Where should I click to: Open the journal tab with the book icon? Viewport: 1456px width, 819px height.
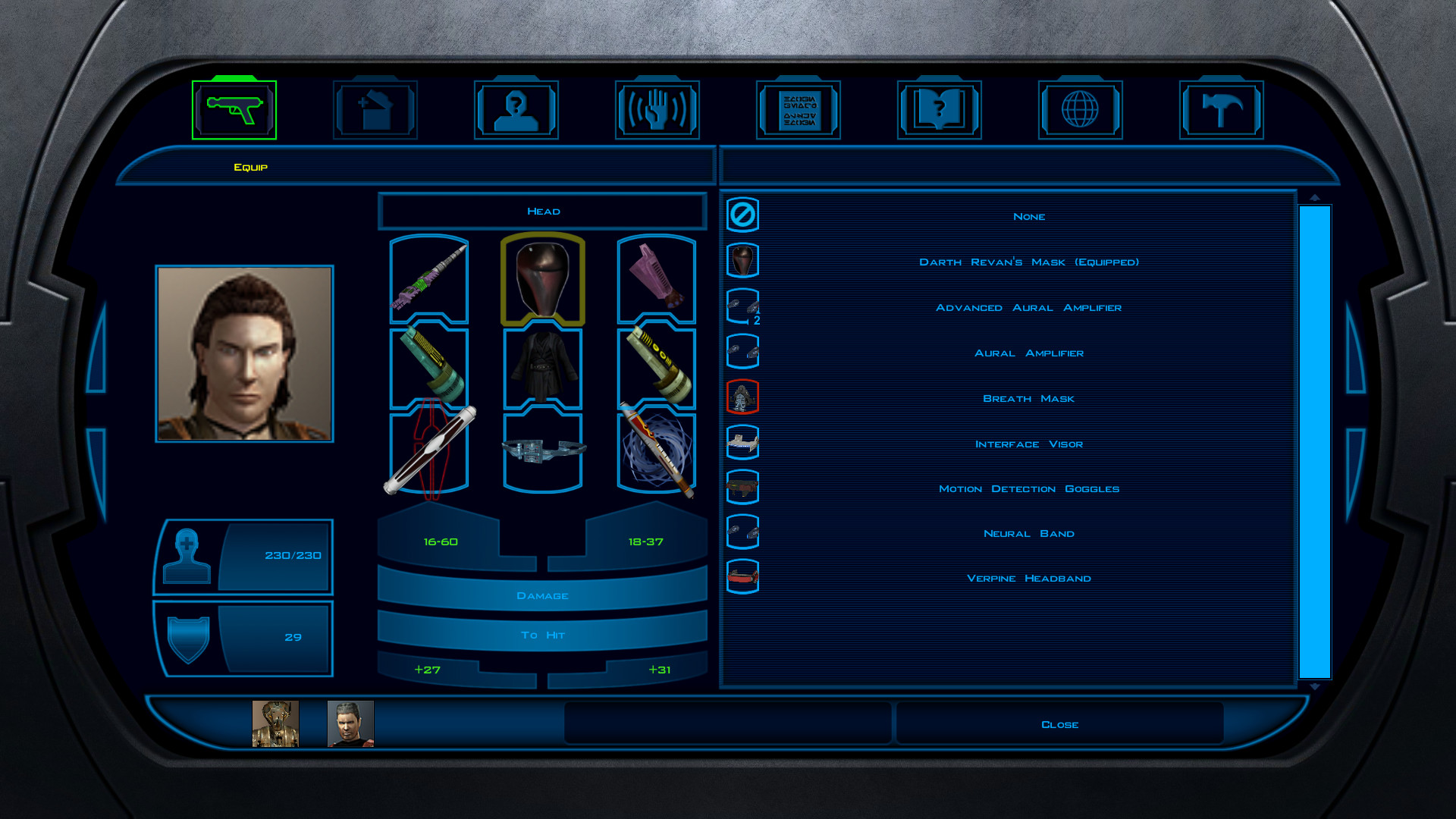[x=940, y=110]
